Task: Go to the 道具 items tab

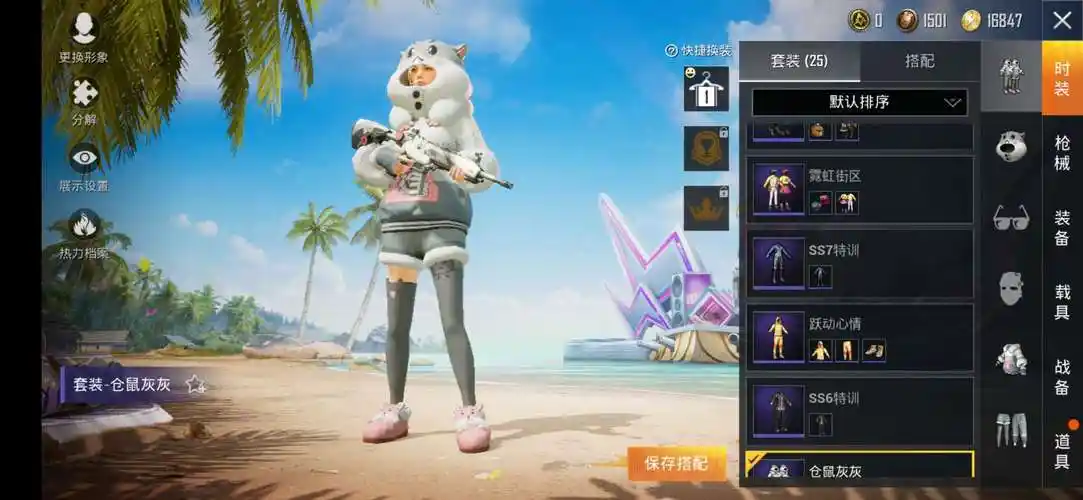Action: (x=1062, y=450)
